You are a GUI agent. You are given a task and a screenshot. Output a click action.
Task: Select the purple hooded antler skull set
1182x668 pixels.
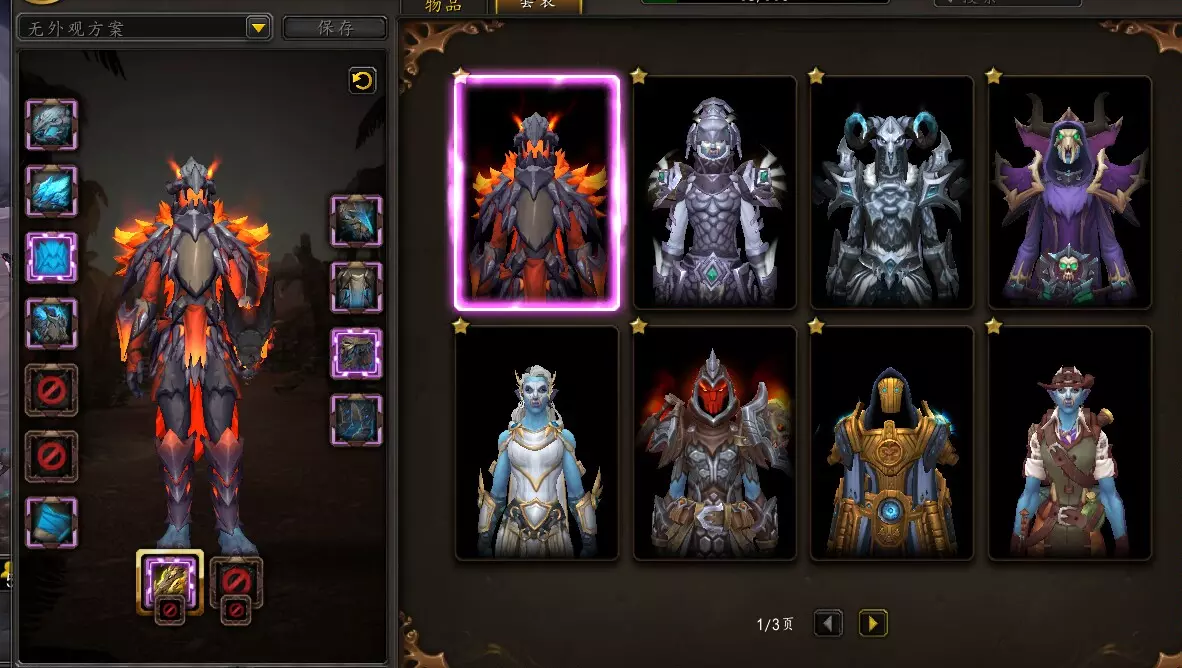click(1069, 193)
